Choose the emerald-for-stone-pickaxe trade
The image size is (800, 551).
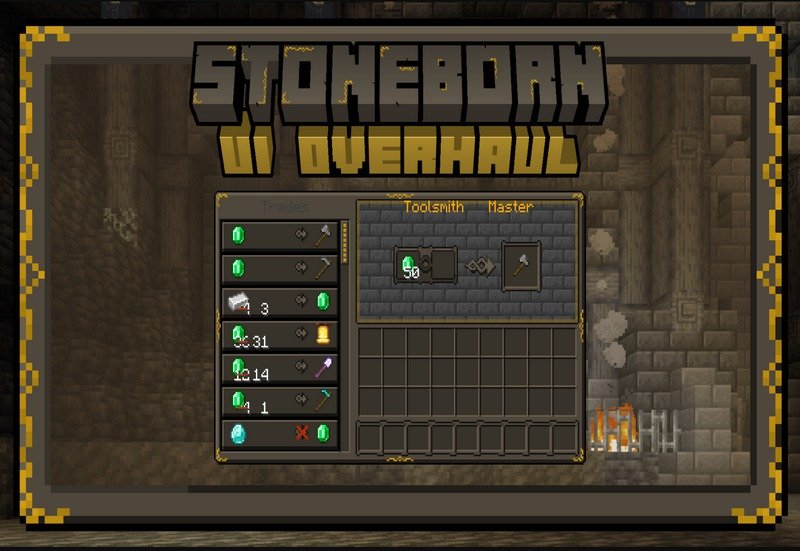[x=280, y=269]
